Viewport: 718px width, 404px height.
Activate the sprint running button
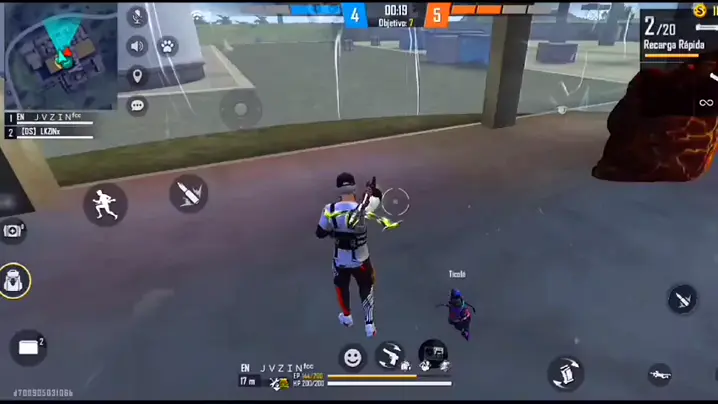coord(105,203)
